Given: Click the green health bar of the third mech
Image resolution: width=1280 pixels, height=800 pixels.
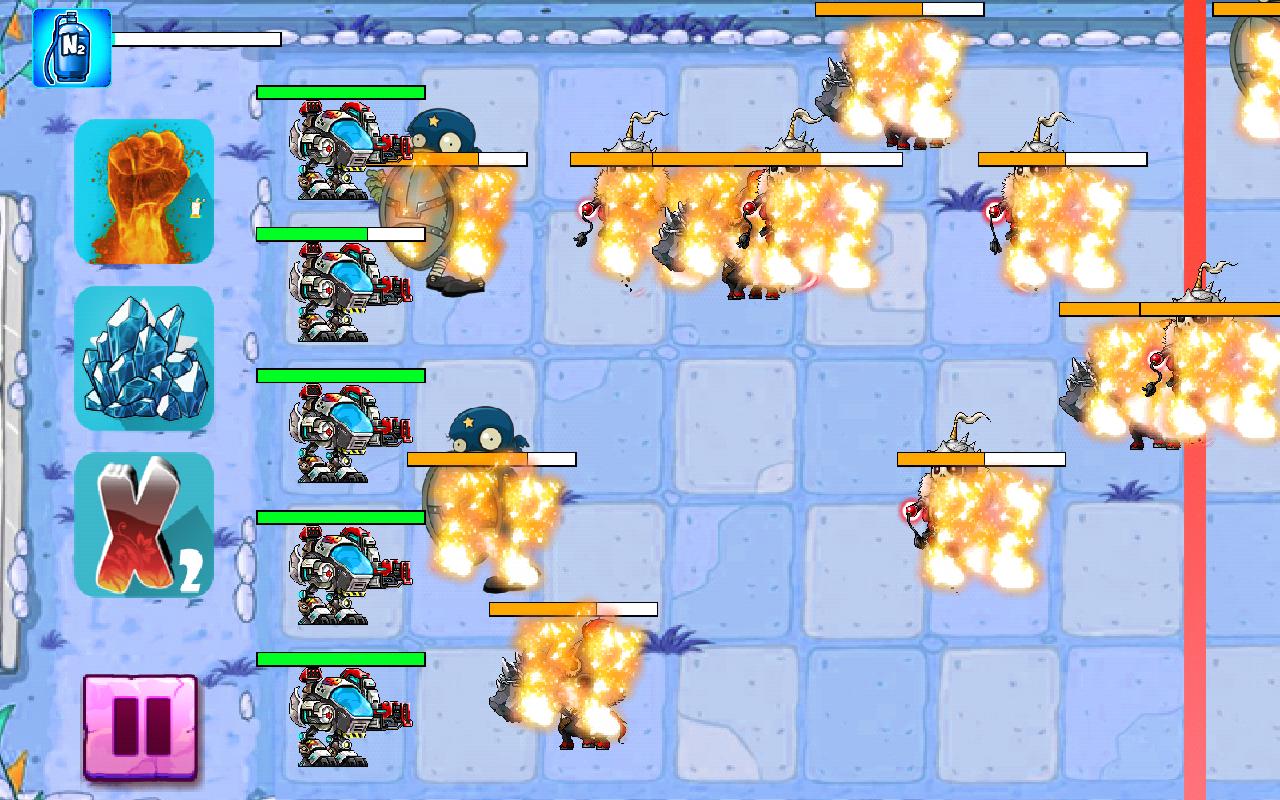Looking at the screenshot, I should tap(340, 375).
